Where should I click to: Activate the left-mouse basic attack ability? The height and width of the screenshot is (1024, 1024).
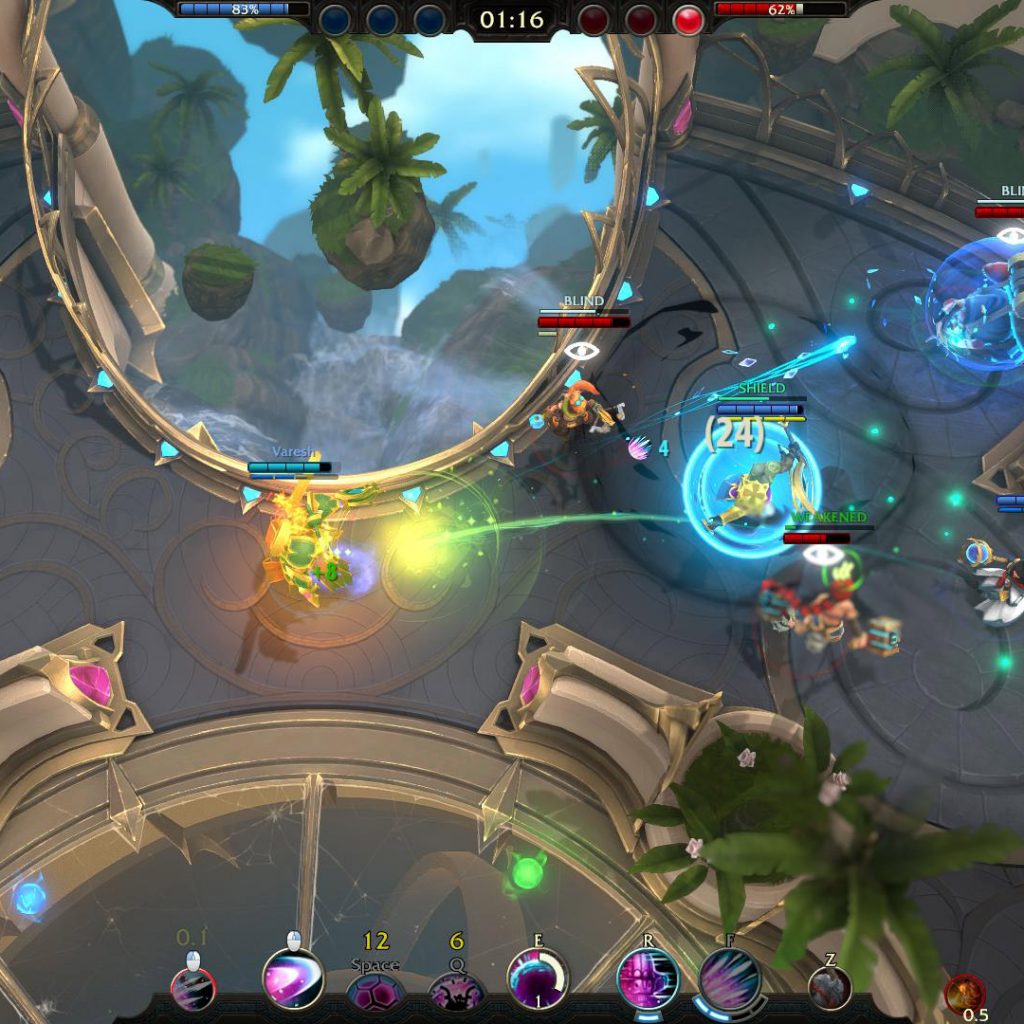[192, 987]
